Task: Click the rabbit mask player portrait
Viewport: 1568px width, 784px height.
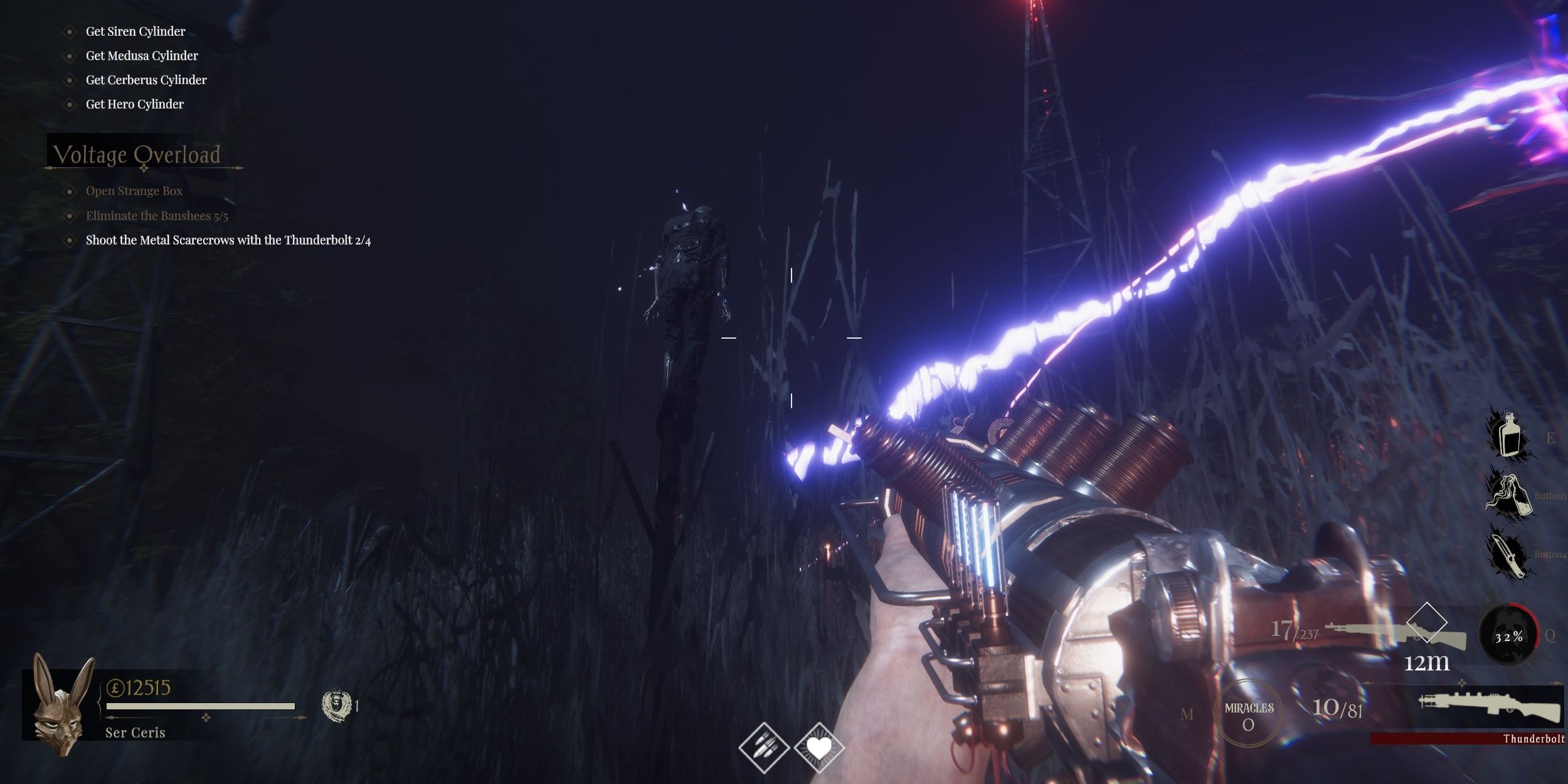Action: click(x=61, y=704)
